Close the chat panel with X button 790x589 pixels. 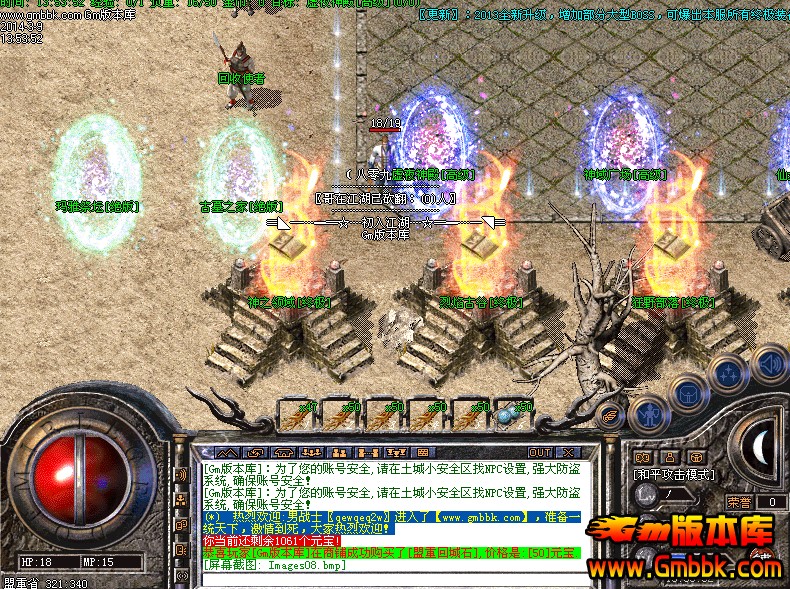coord(567,452)
